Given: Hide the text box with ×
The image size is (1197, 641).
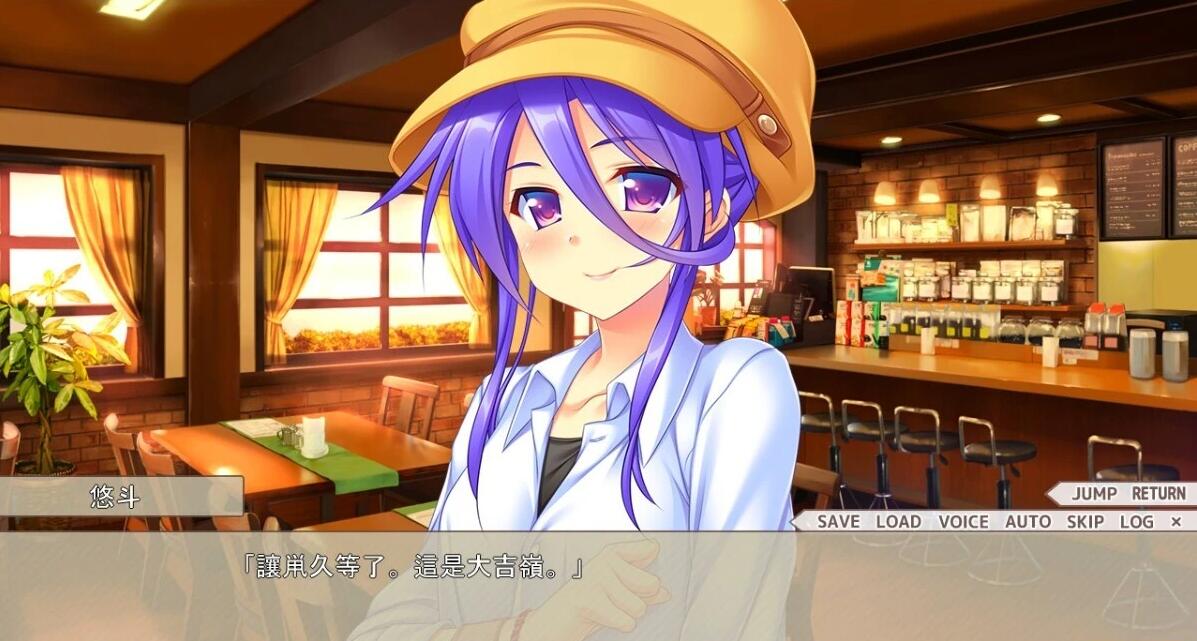Looking at the screenshot, I should pos(1176,521).
